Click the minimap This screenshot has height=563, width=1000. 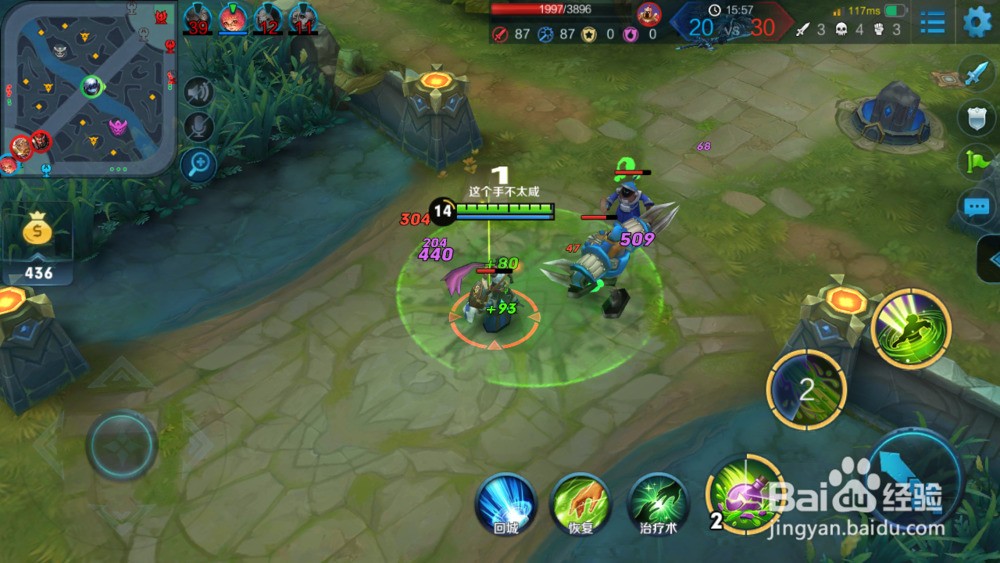pyautogui.click(x=89, y=88)
